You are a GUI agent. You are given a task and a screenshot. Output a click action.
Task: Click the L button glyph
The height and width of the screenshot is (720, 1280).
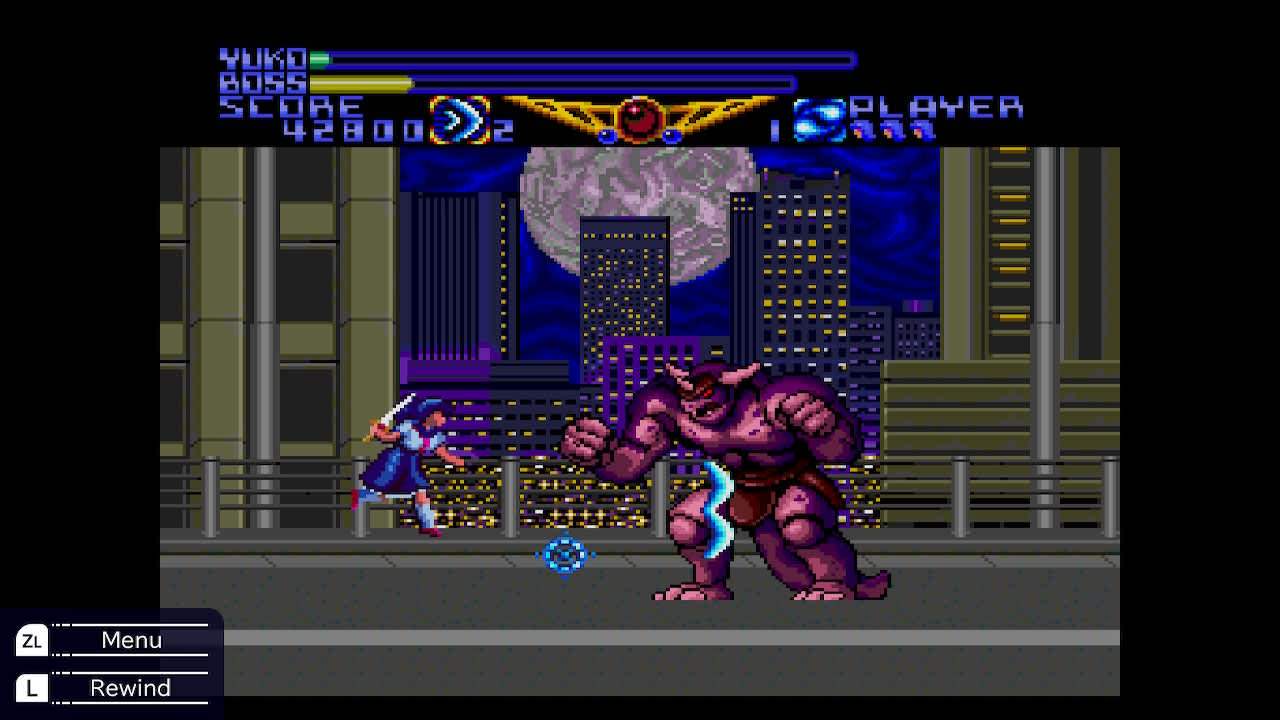(x=31, y=688)
